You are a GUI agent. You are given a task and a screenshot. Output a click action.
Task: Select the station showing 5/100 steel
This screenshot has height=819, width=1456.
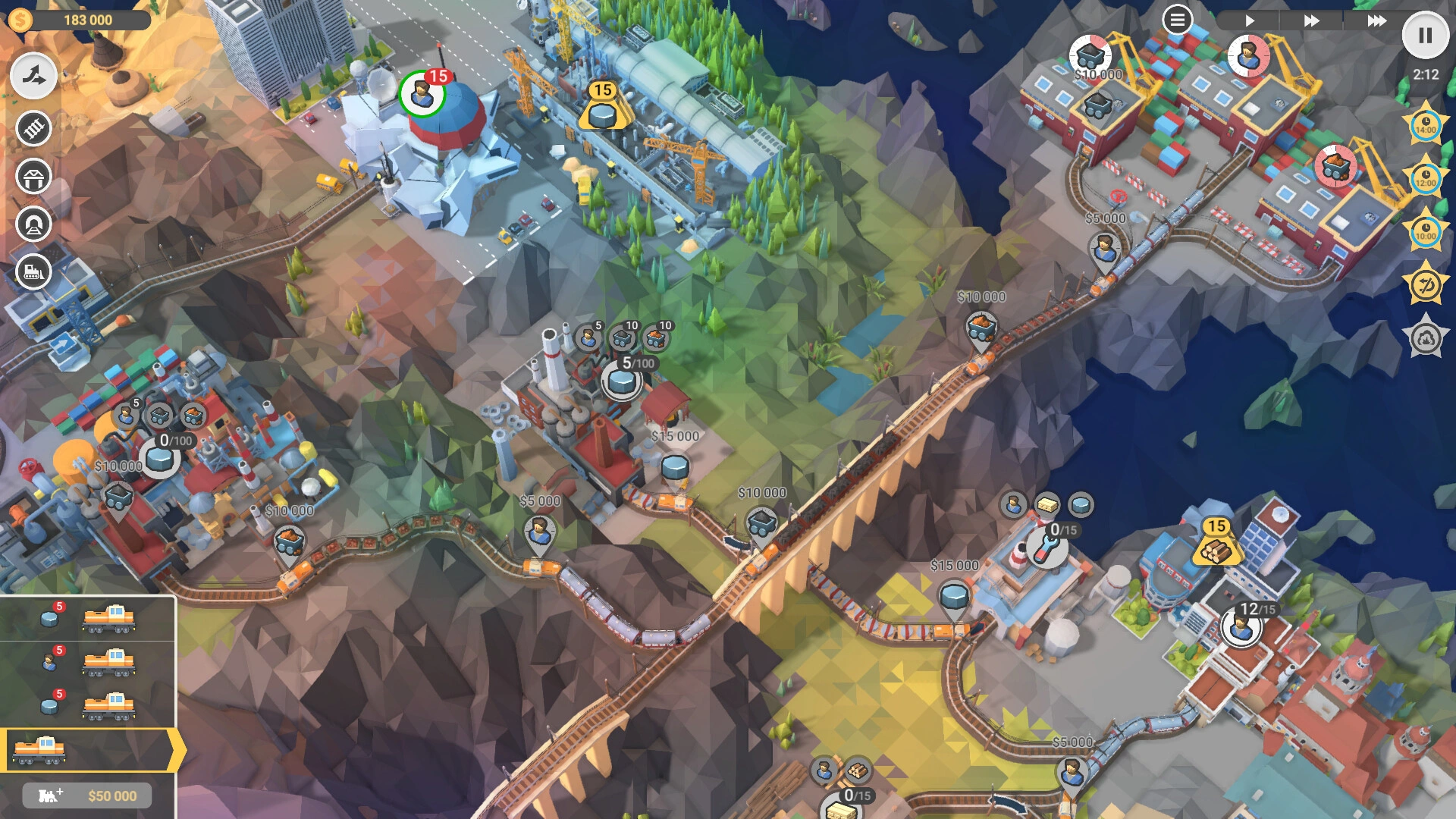622,380
